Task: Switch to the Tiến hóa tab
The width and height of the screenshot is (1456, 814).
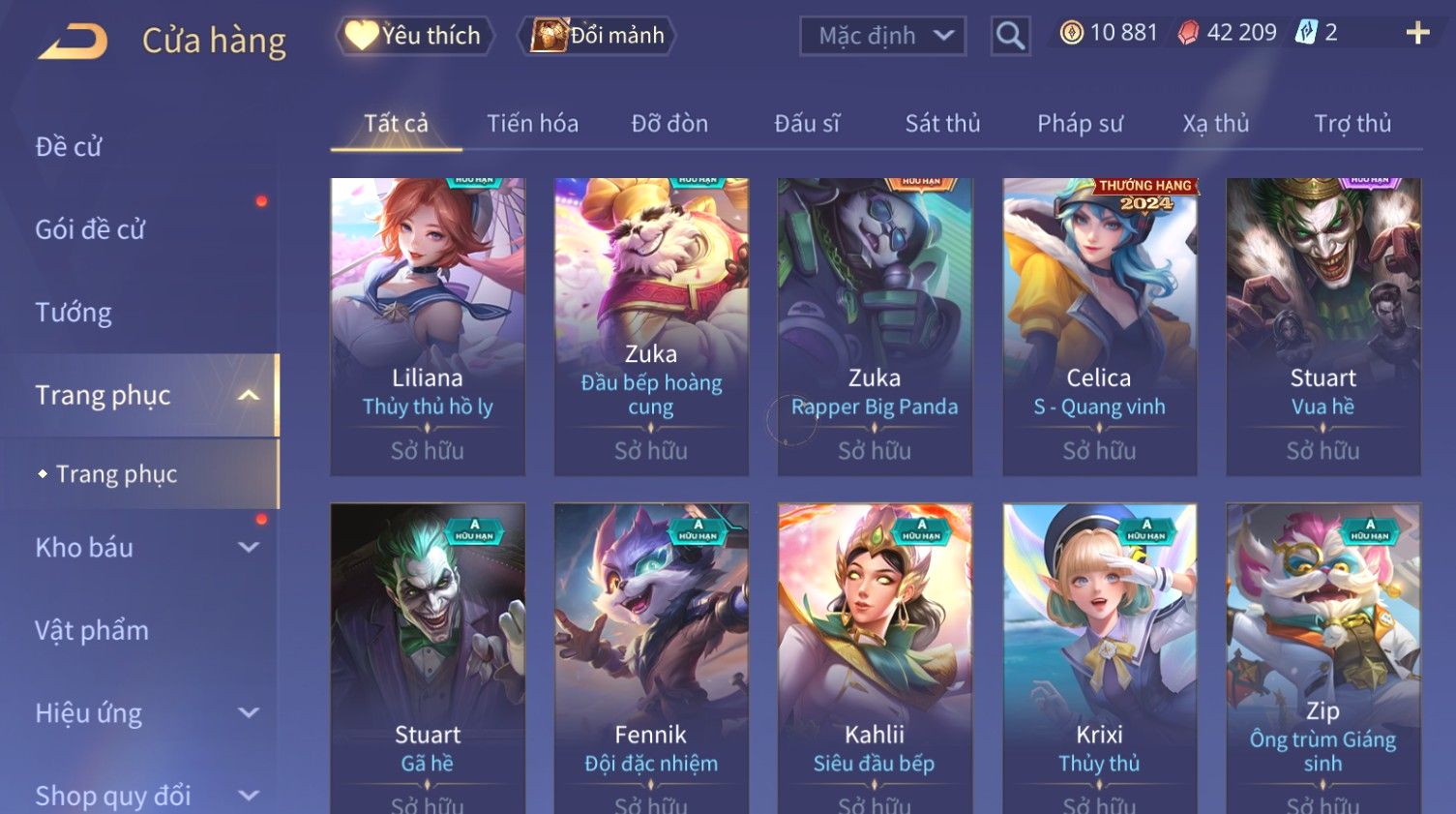Action: [532, 124]
